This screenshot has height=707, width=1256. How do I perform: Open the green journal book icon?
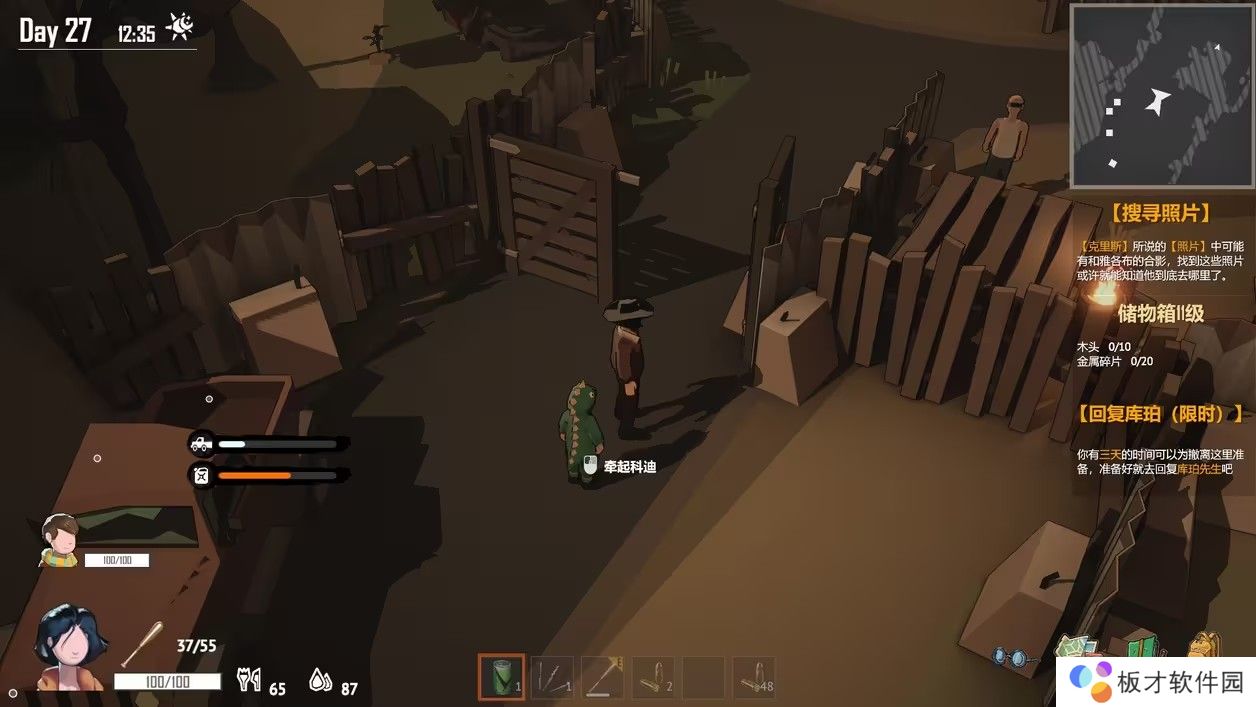pyautogui.click(x=1140, y=645)
